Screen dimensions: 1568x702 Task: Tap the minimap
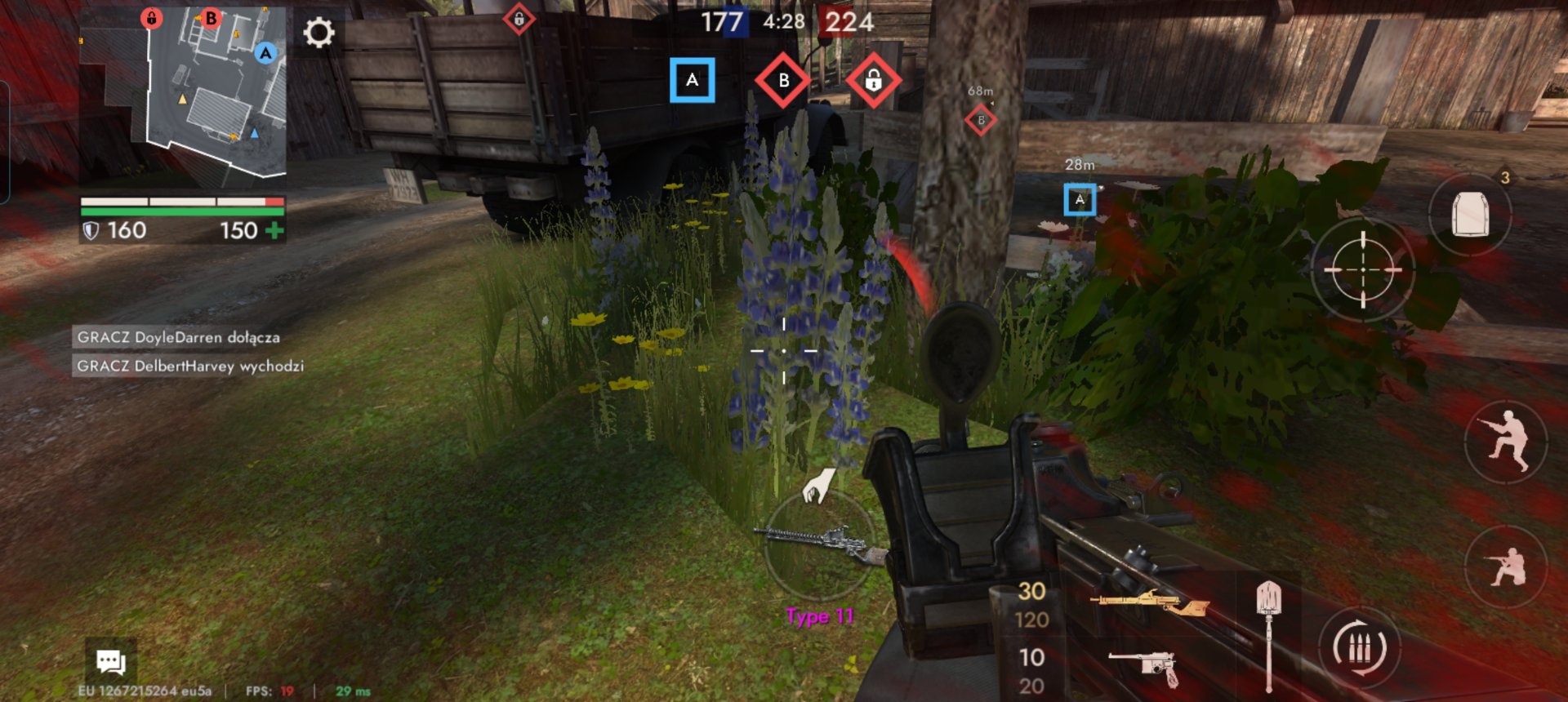pos(184,92)
